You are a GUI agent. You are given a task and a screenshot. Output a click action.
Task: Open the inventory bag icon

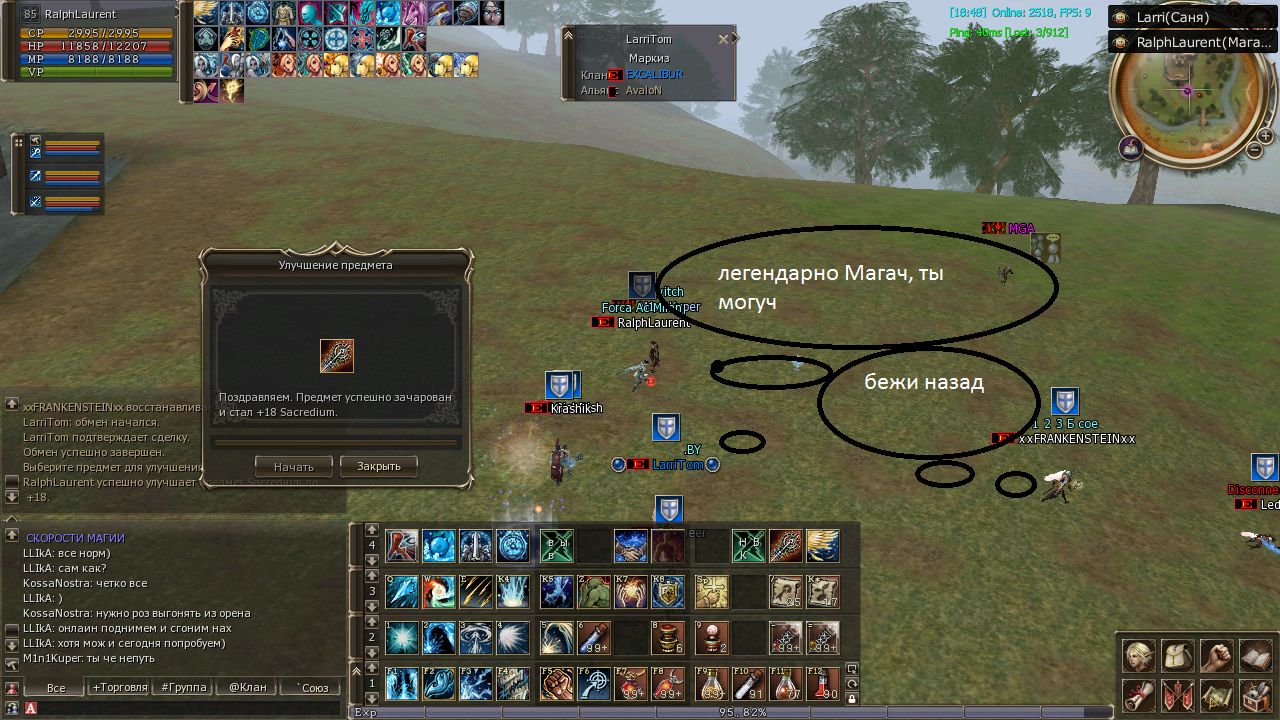coord(1177,656)
